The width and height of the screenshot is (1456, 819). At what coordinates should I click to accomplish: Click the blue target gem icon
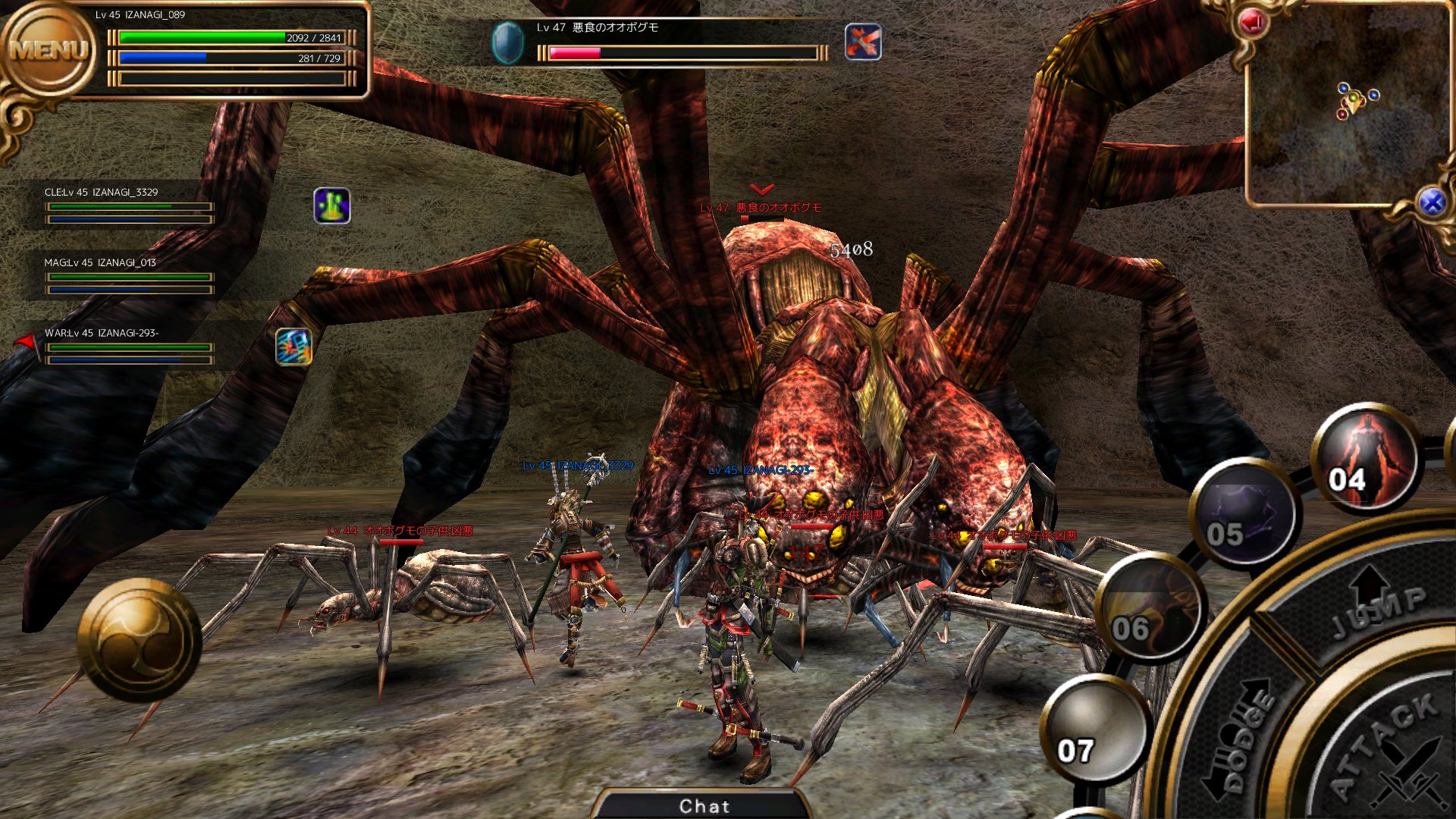507,42
